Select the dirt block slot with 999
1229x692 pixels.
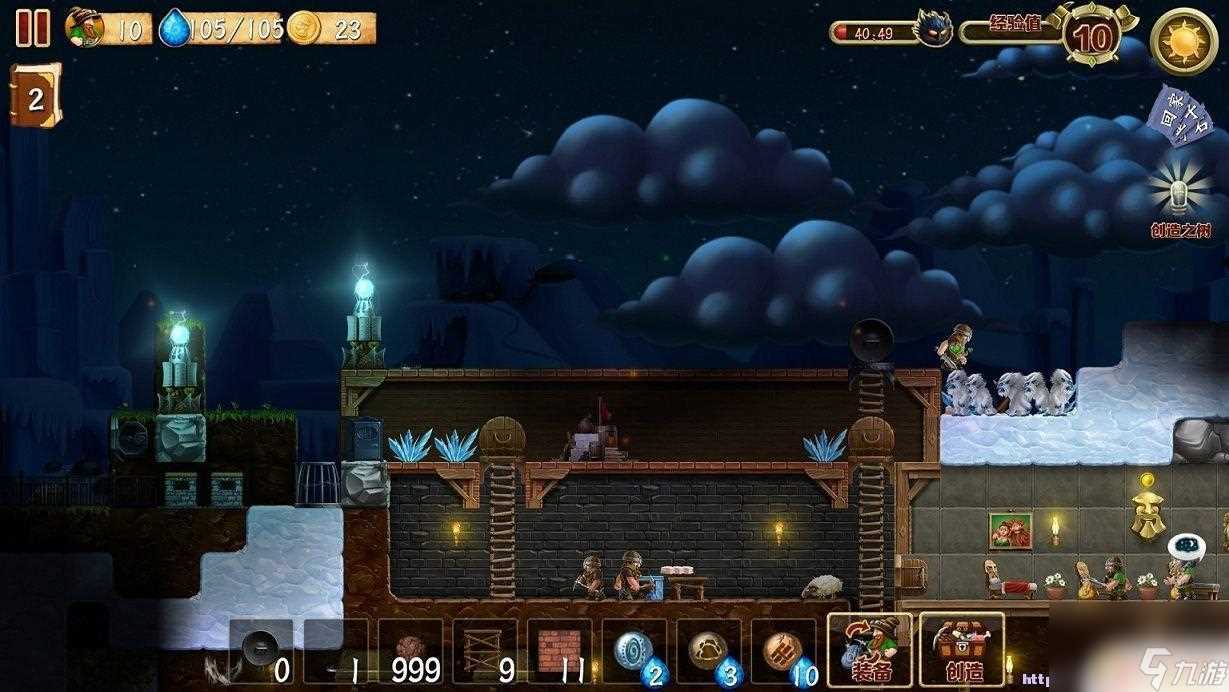[x=410, y=652]
